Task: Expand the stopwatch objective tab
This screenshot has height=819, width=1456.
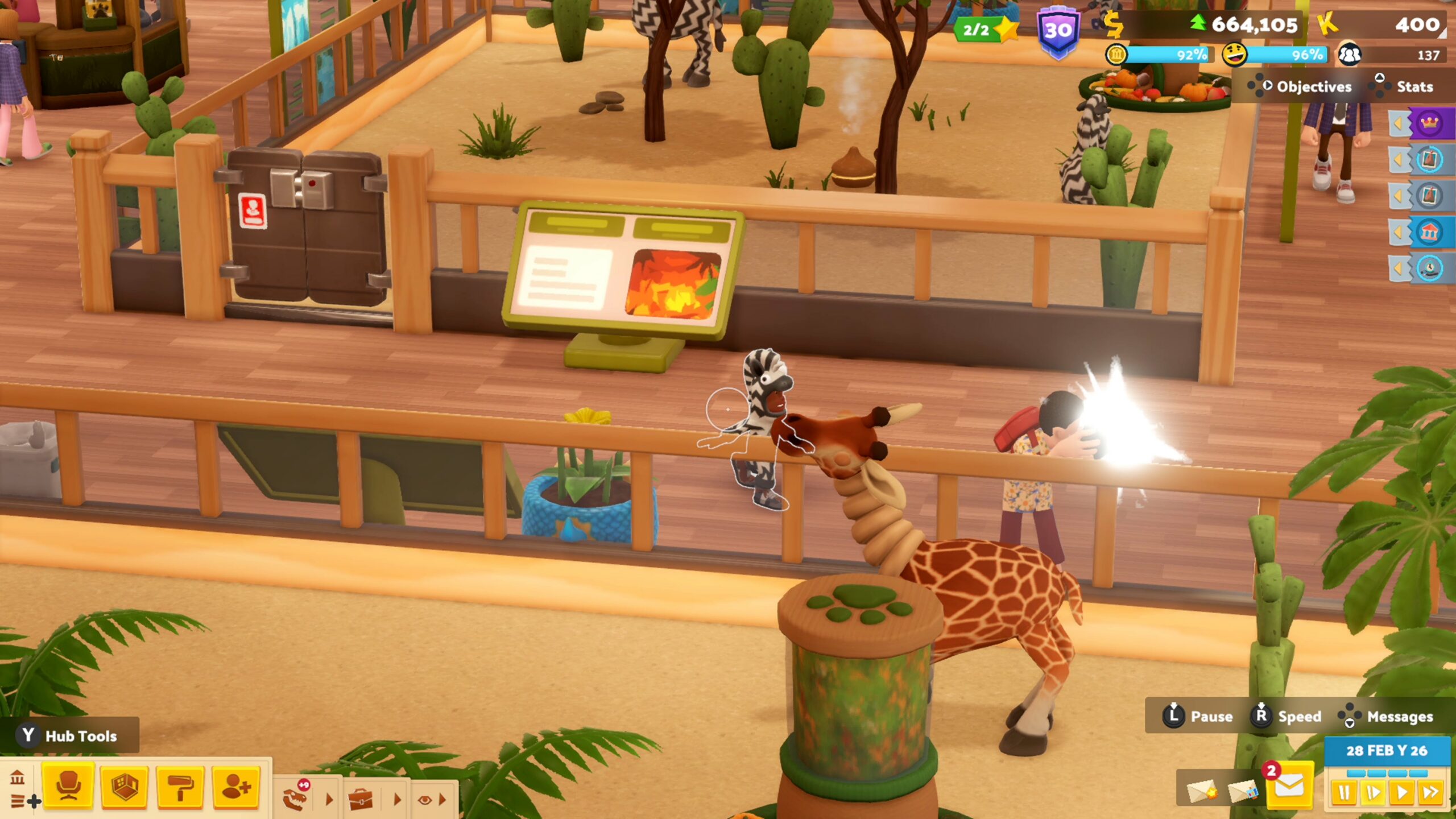Action: pos(1428,268)
